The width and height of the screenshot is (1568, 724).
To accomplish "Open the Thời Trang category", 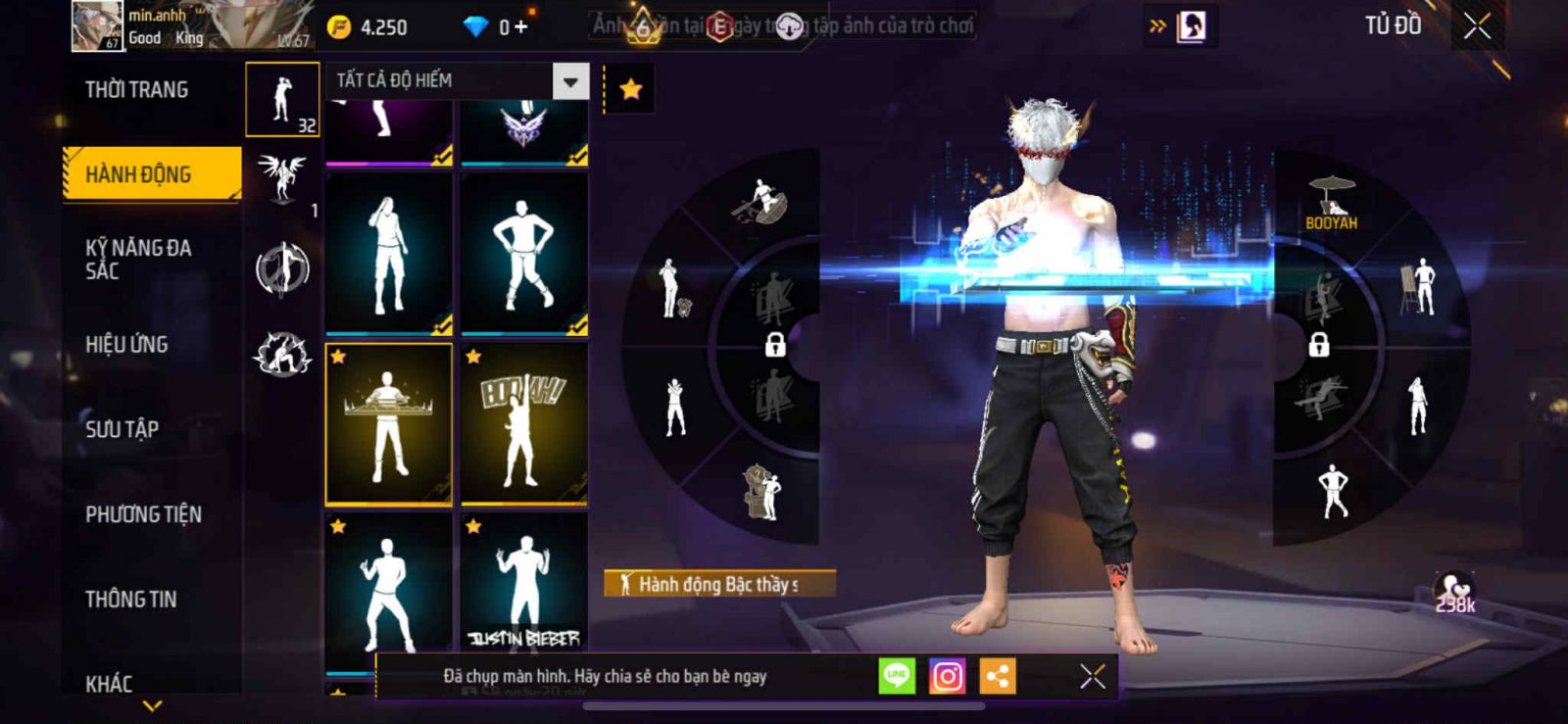I will tap(136, 90).
